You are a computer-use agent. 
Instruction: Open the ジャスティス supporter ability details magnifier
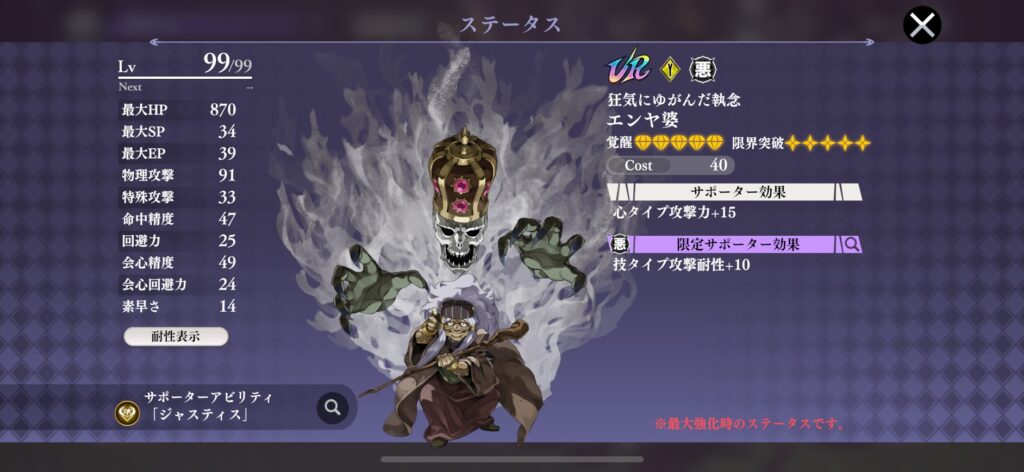(332, 407)
